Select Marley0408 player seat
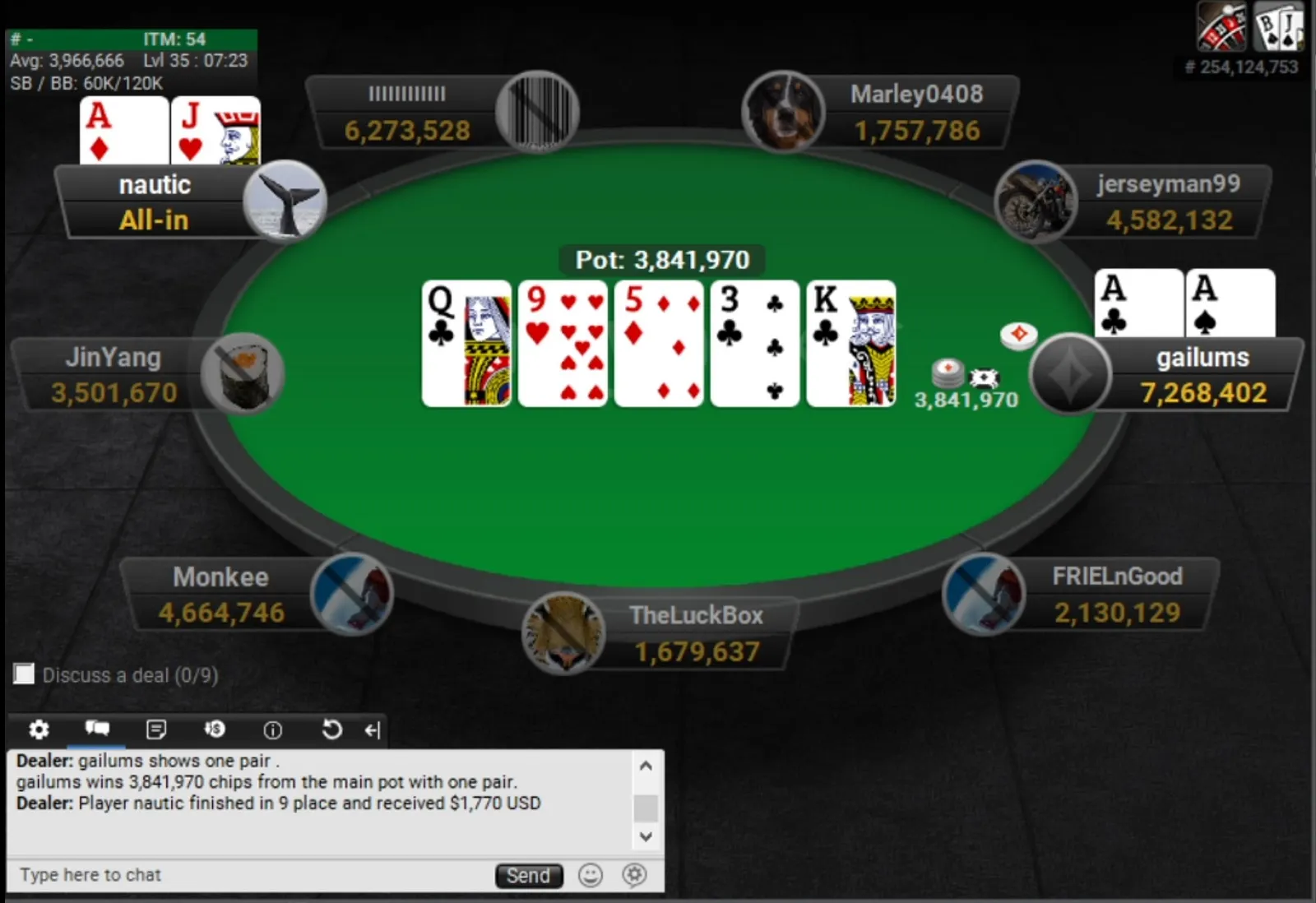This screenshot has width=1316, height=903. (x=916, y=113)
